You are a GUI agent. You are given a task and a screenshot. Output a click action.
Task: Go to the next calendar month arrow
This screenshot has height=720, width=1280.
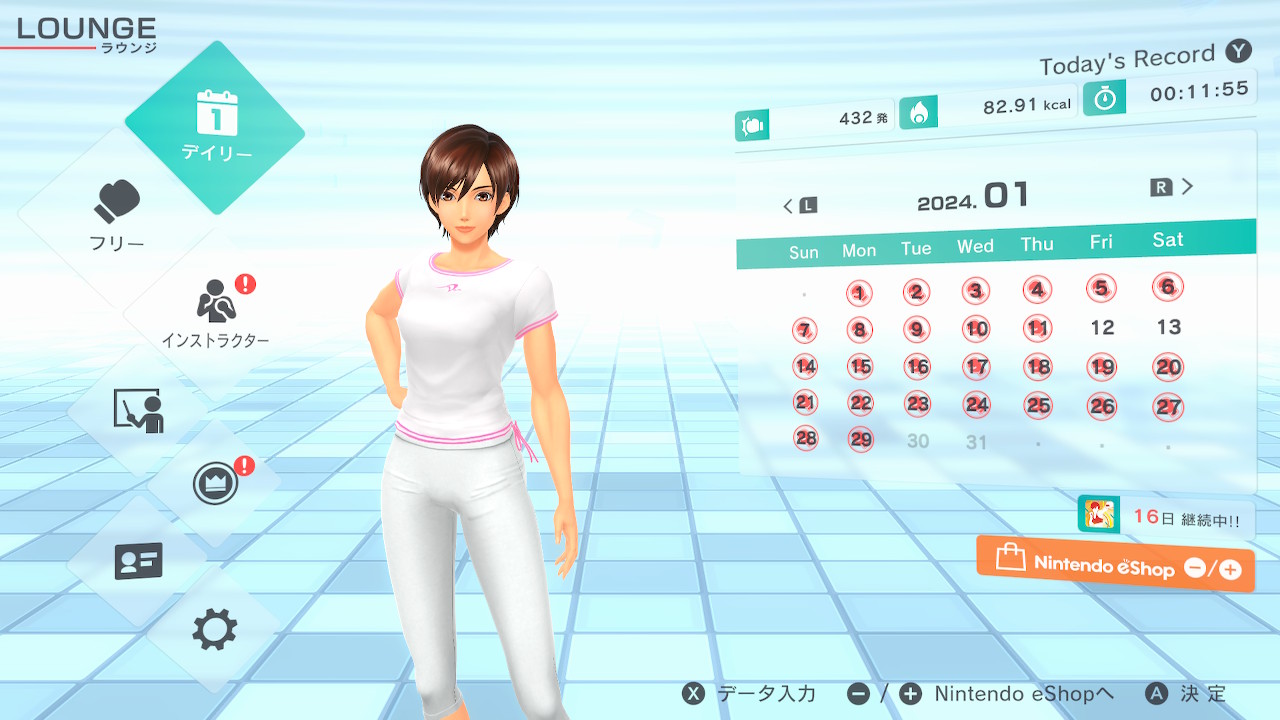[1173, 187]
